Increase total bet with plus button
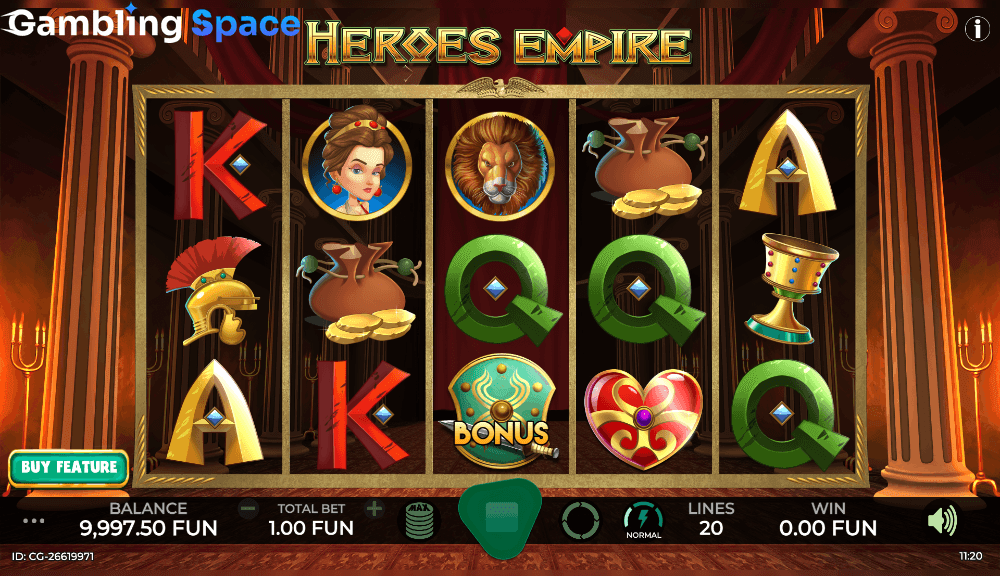1000x576 pixels. (x=374, y=509)
